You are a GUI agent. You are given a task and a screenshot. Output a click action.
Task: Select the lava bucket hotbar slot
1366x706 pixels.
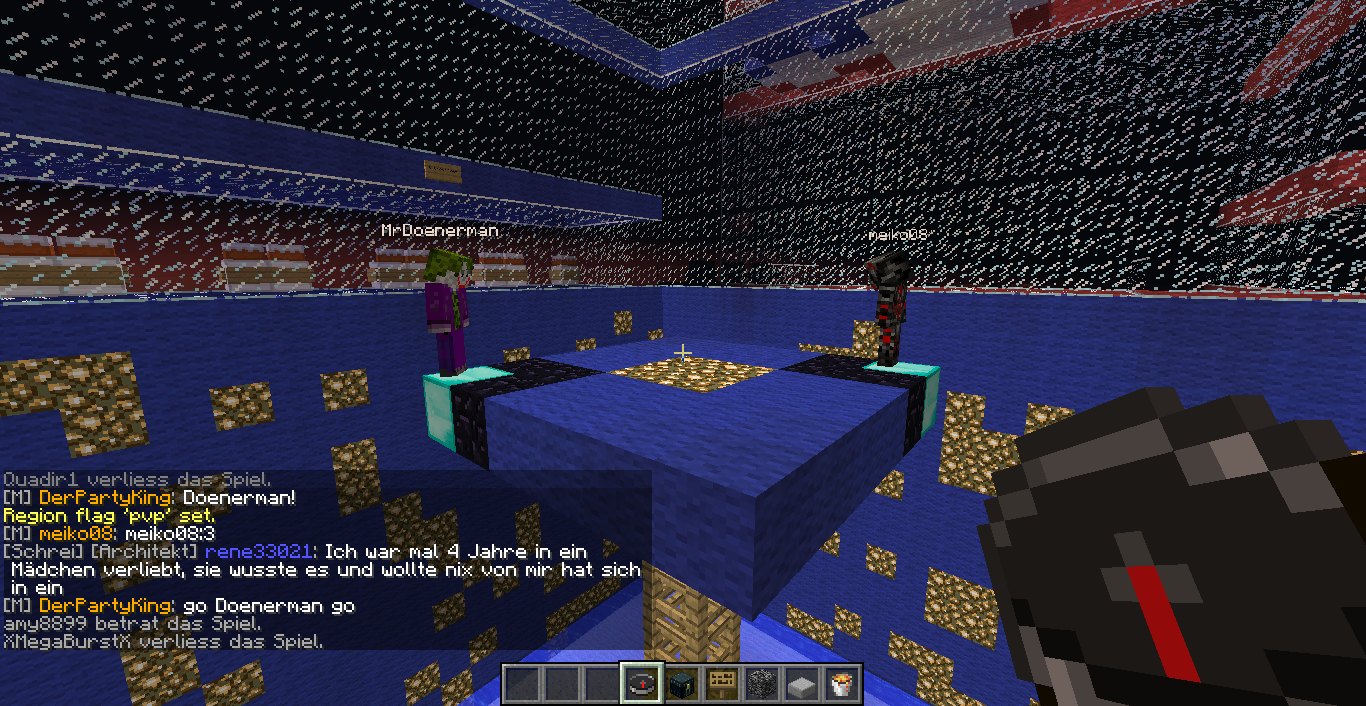(842, 683)
